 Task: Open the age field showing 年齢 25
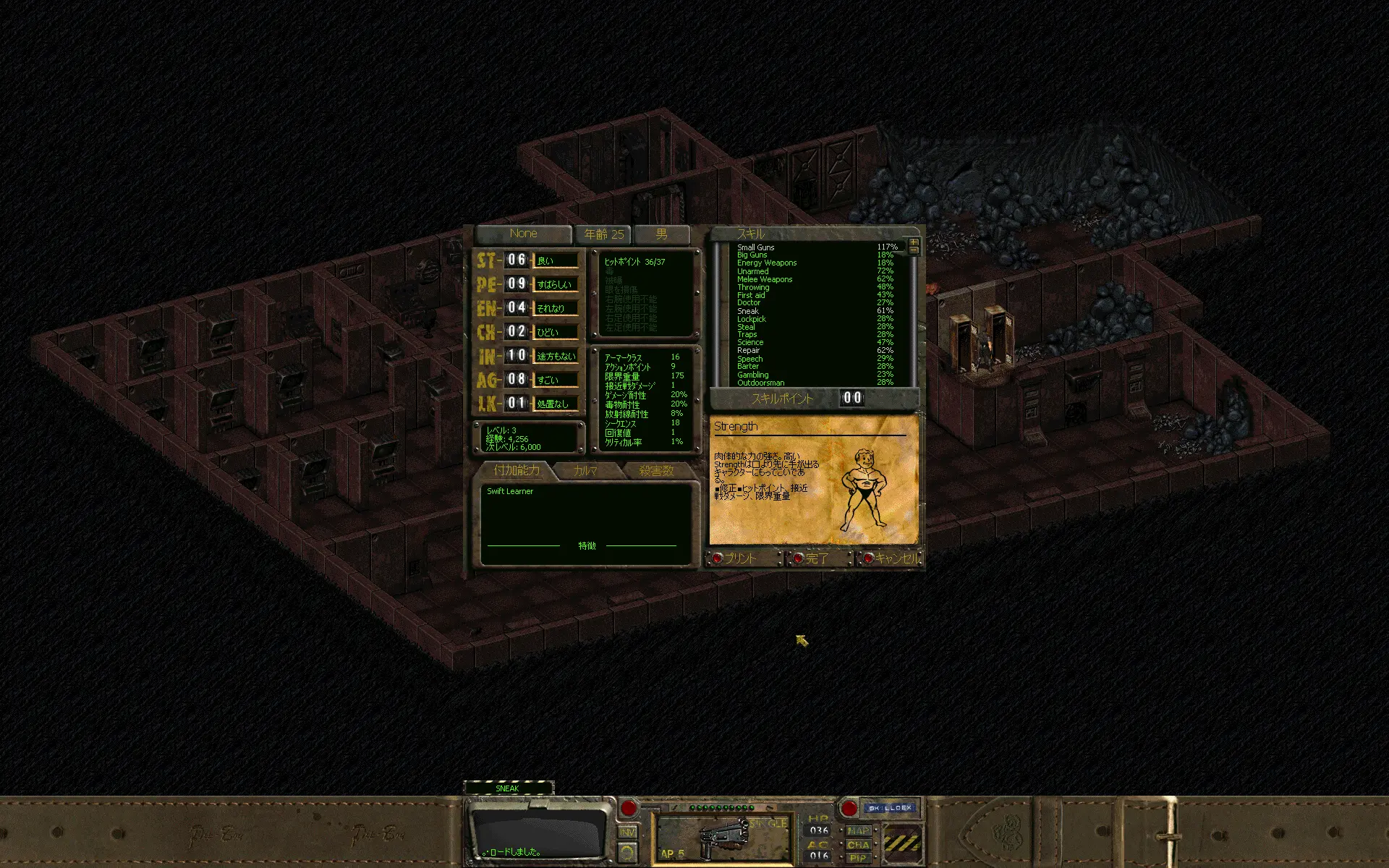click(603, 234)
